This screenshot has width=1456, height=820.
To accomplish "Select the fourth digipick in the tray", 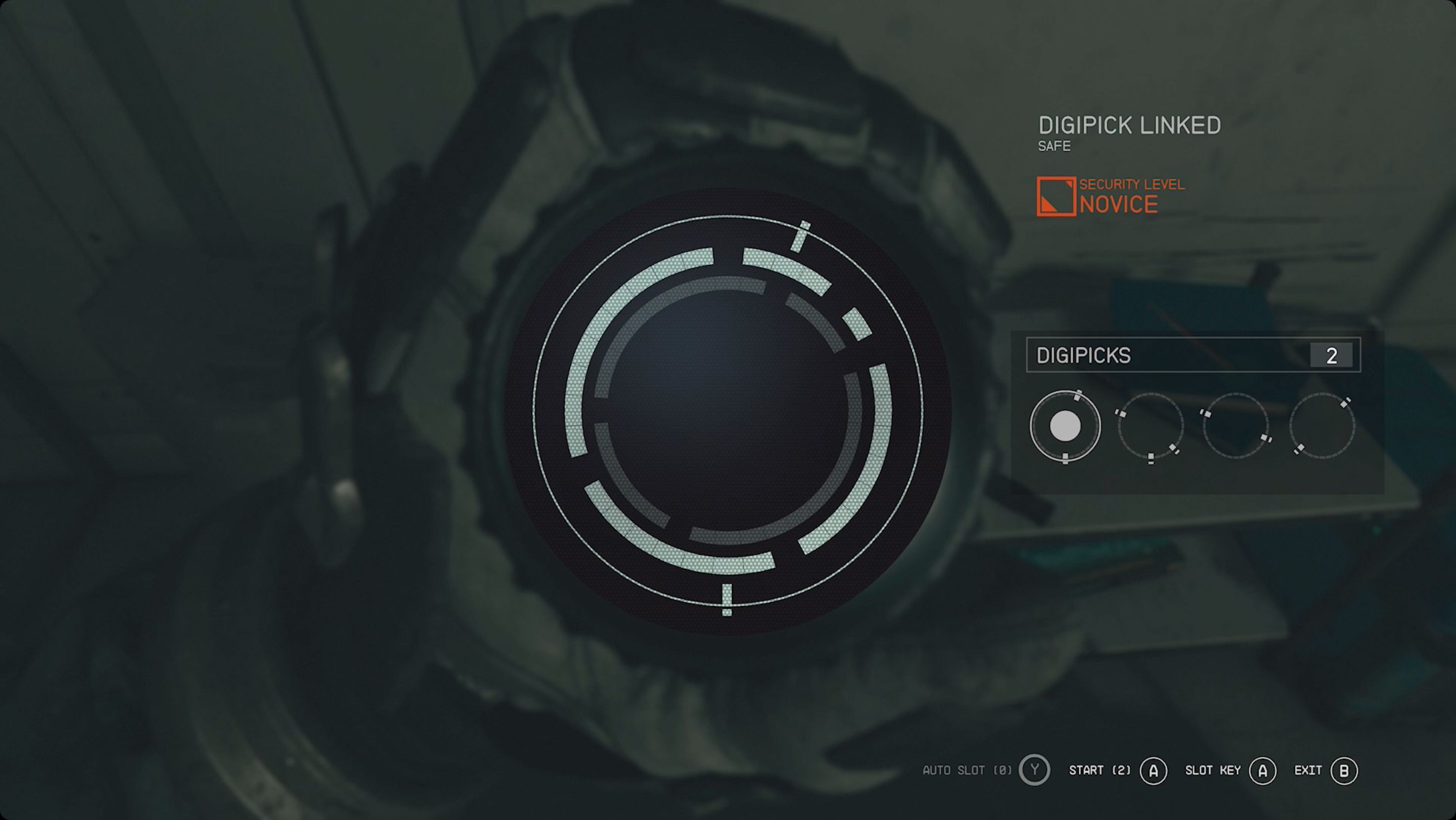I will point(1319,427).
